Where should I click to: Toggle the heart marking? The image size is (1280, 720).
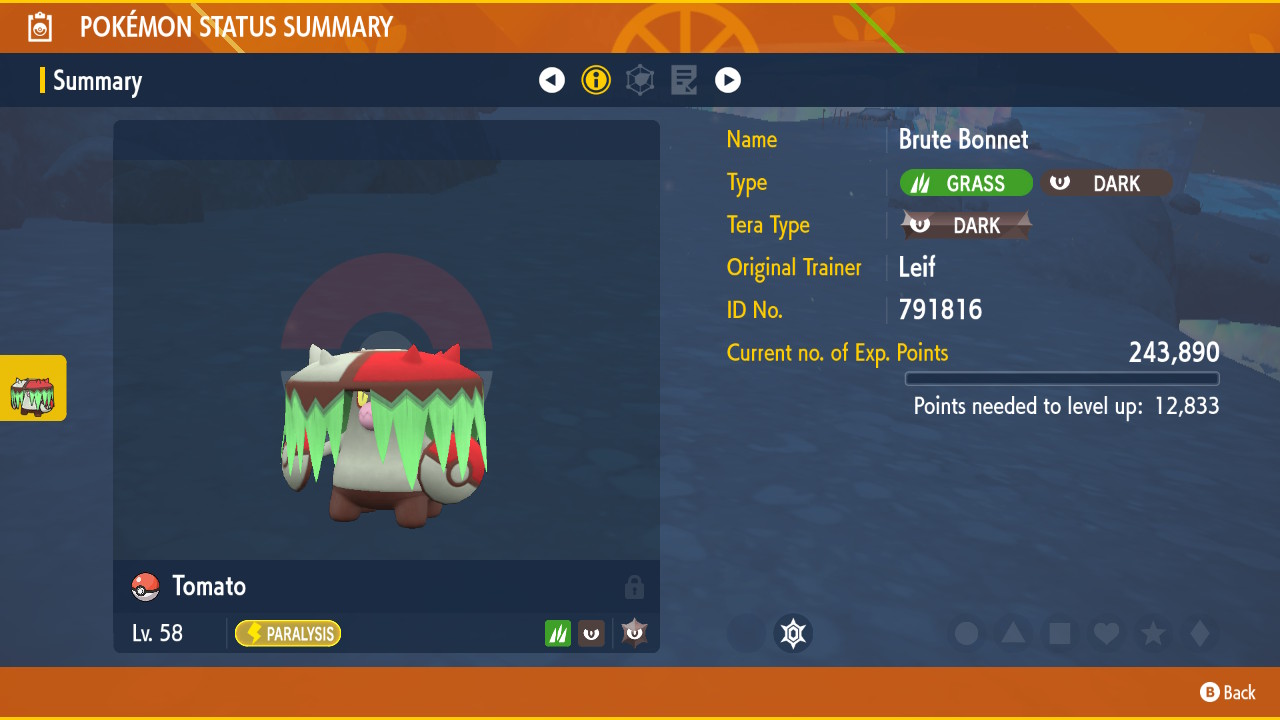(1106, 633)
